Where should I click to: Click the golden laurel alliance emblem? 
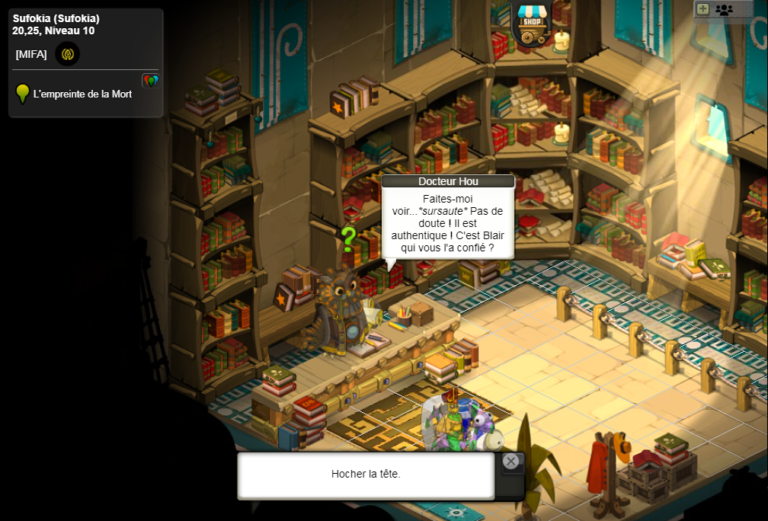[68, 54]
